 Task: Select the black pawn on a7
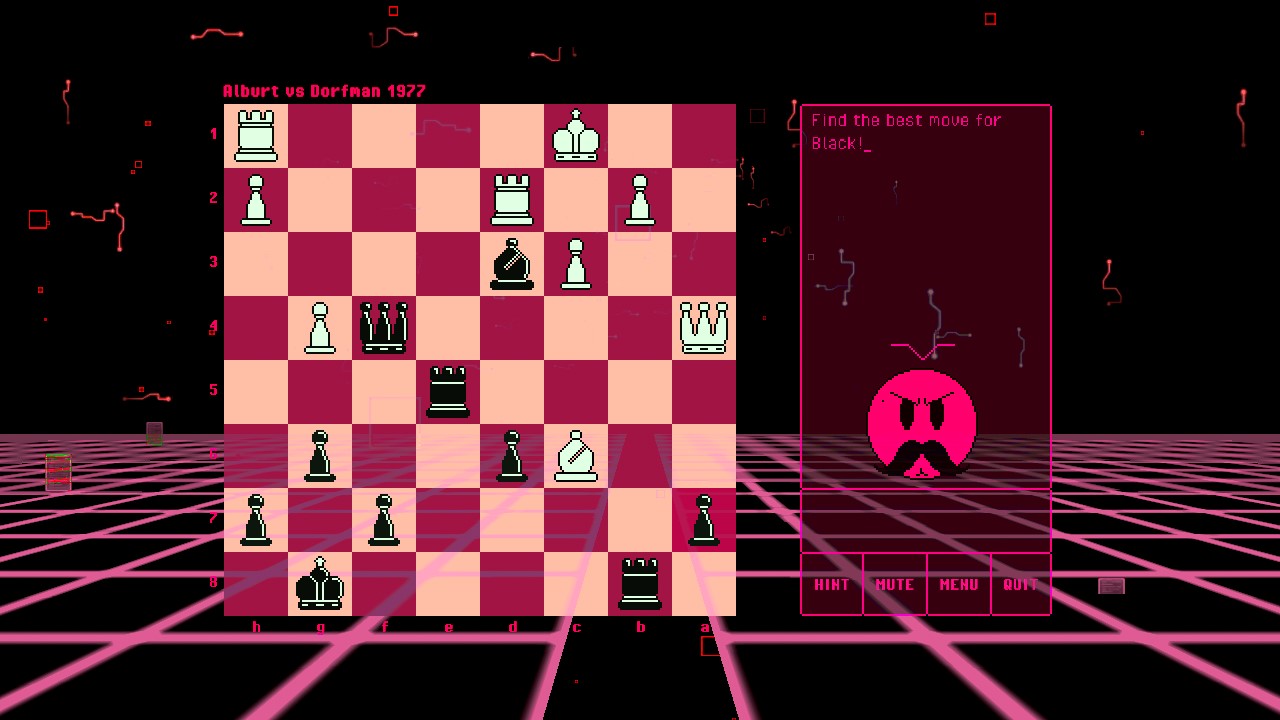tap(704, 517)
